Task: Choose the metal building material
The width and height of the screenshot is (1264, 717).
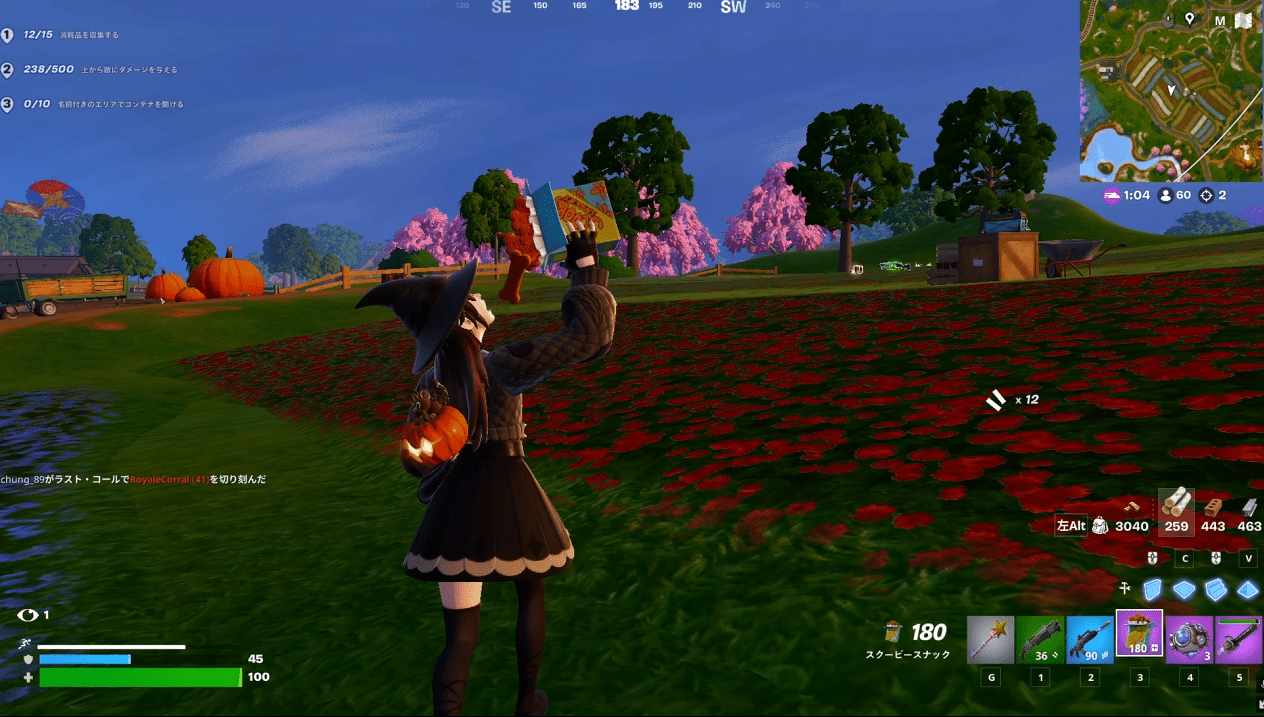Action: click(1249, 511)
